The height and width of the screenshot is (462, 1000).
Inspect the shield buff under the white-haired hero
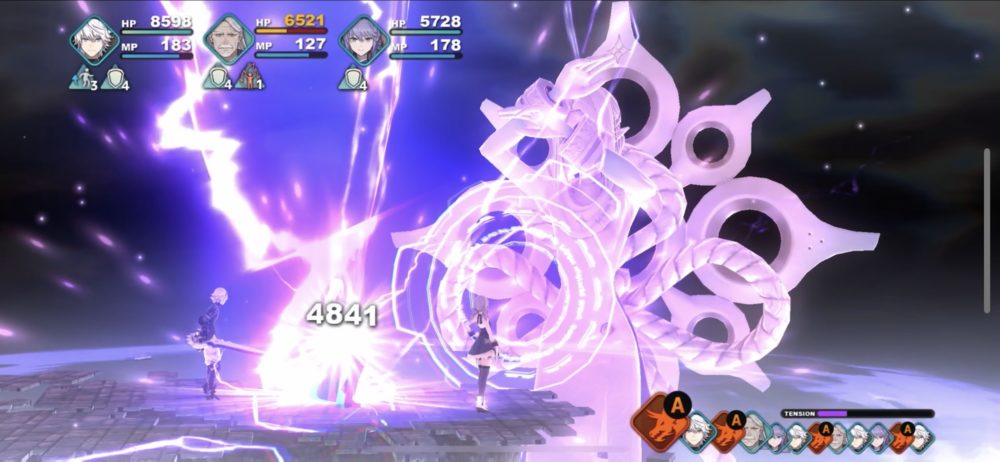tap(113, 78)
